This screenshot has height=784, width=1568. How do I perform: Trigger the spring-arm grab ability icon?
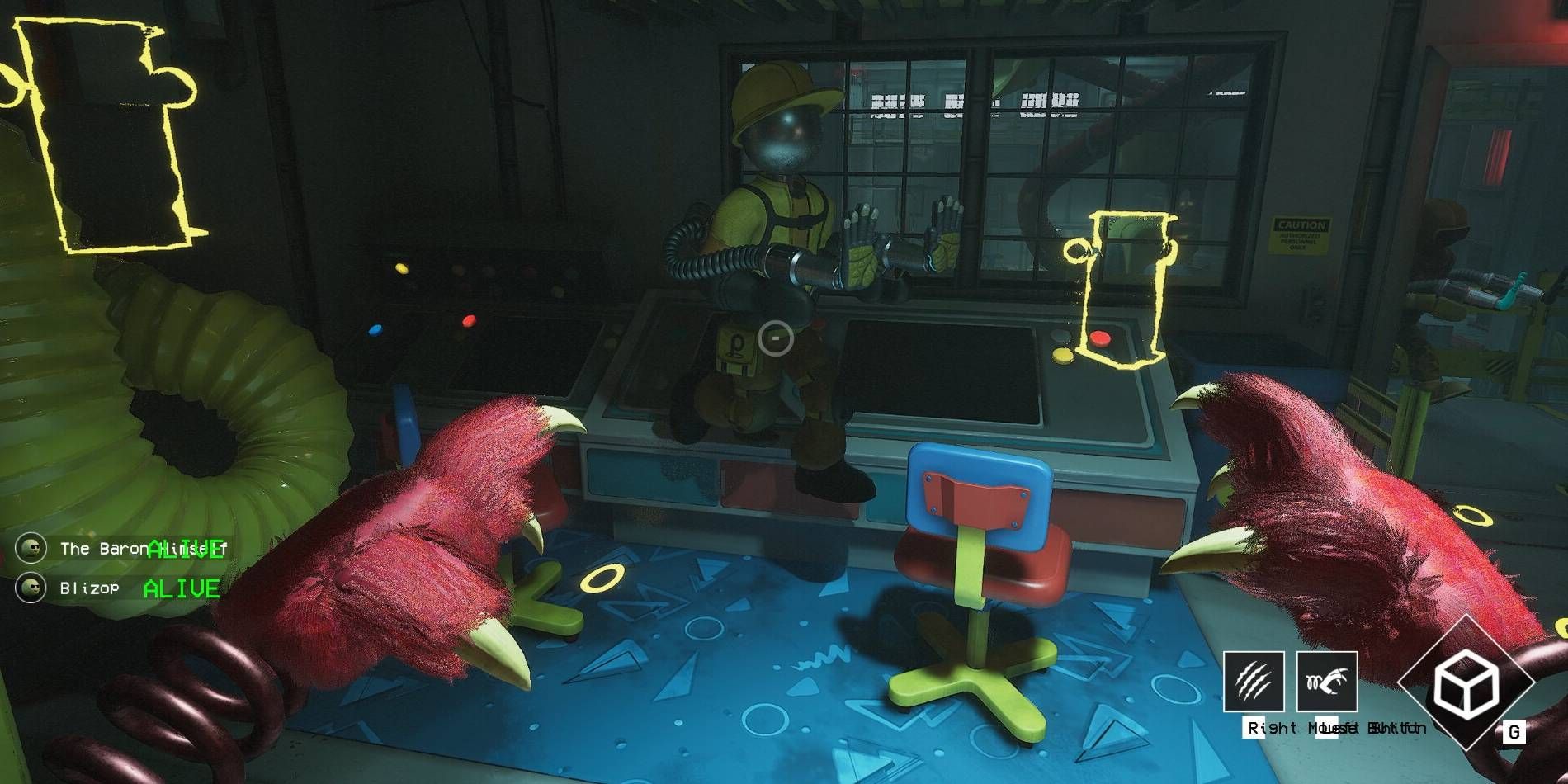point(1326,681)
